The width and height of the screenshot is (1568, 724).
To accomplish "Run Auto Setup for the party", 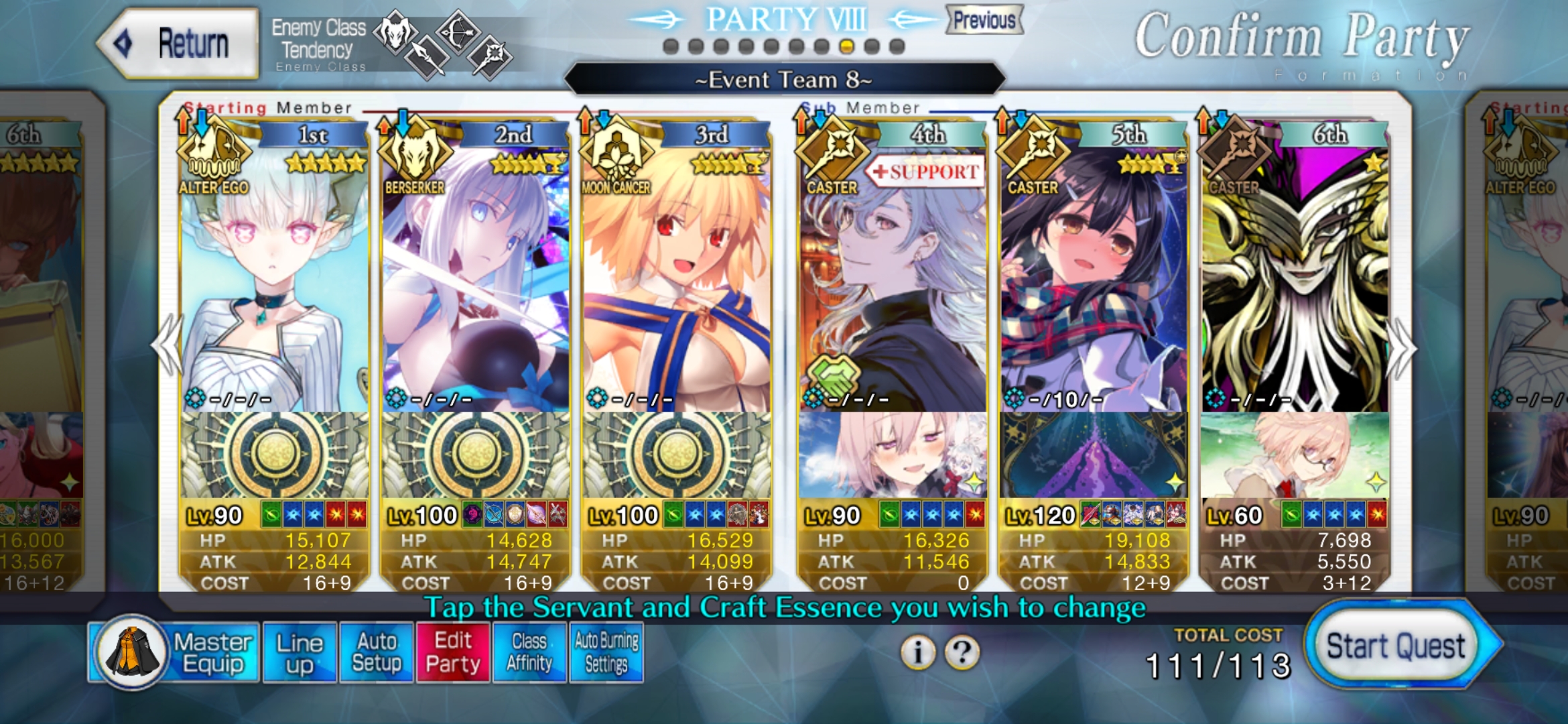I will (376, 652).
